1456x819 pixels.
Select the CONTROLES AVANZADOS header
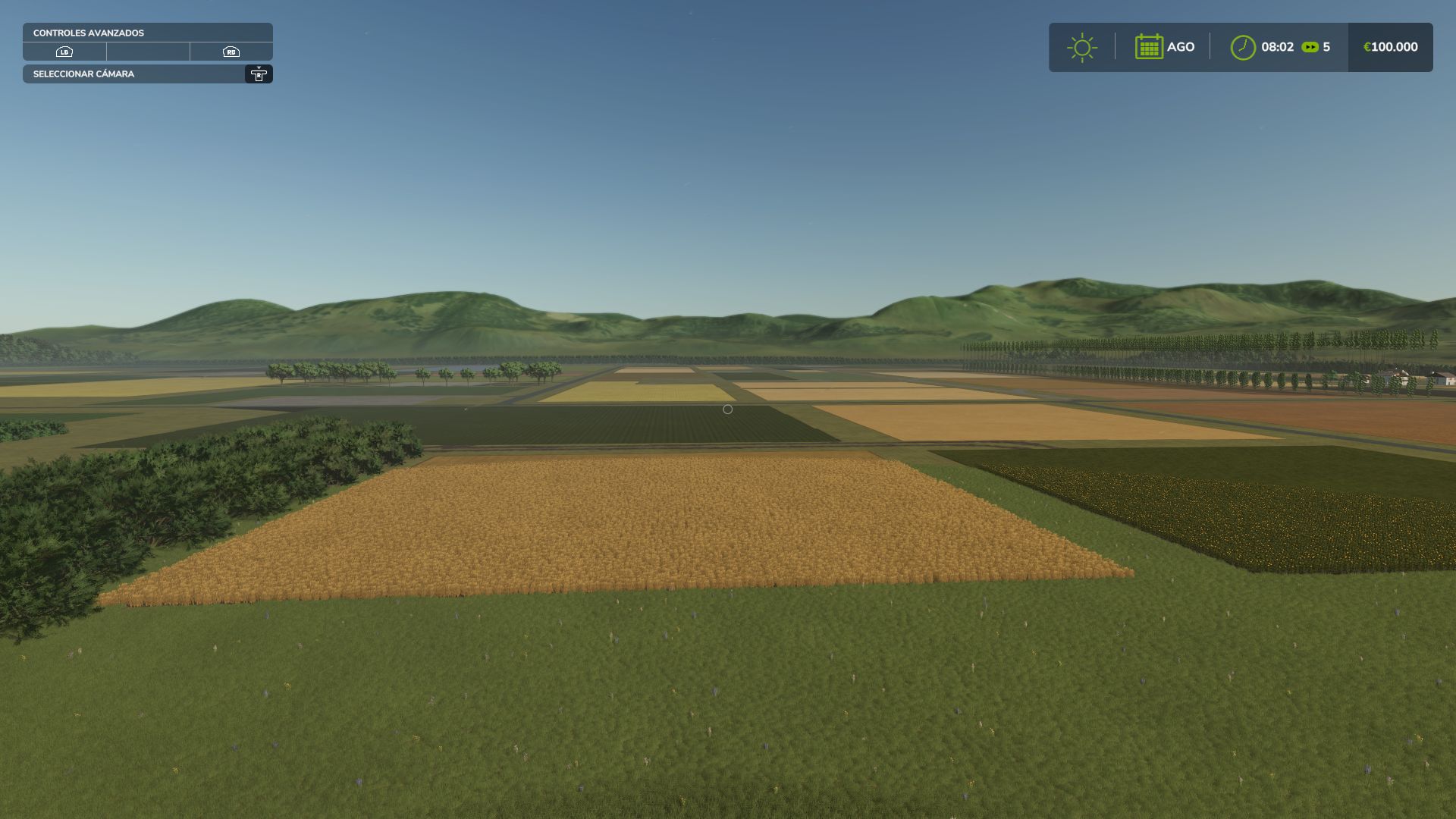(x=87, y=33)
